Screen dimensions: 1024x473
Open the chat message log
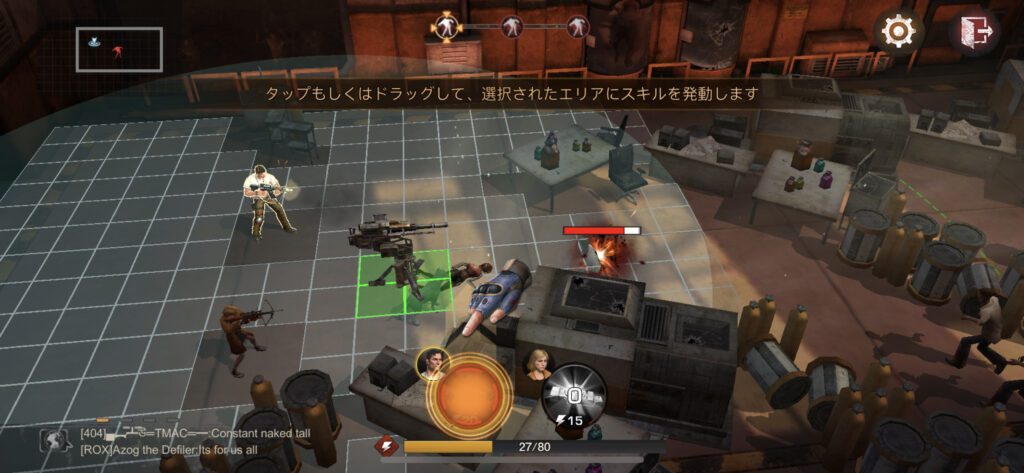[x=200, y=443]
